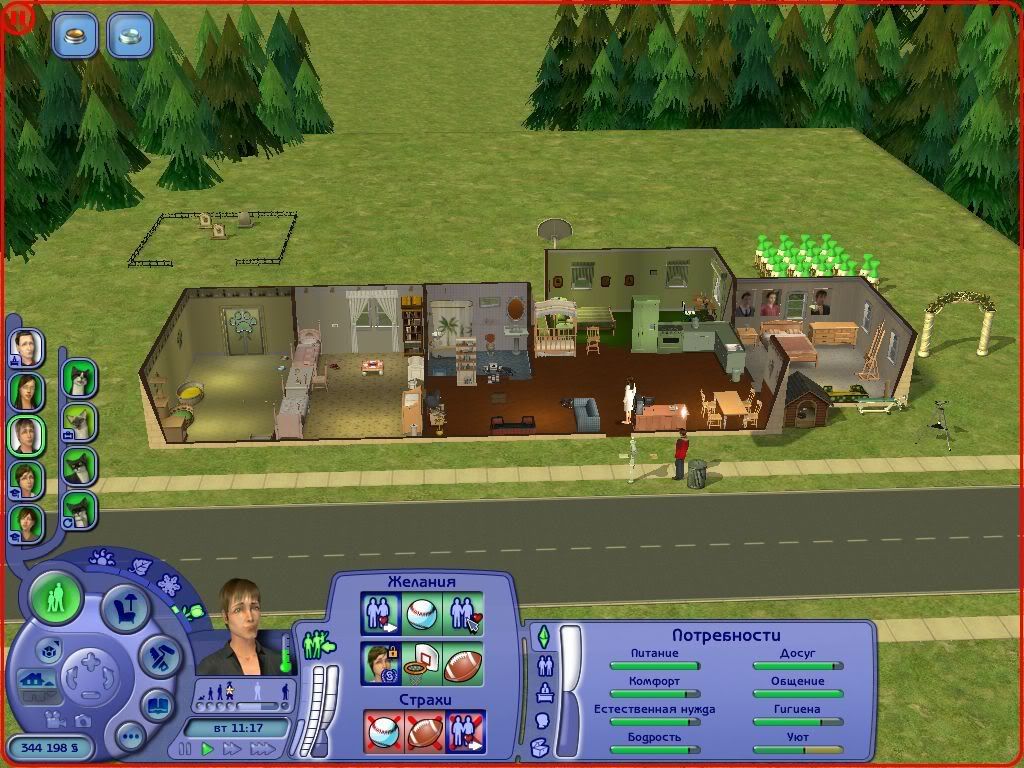Open Buy mode with the armchair icon
The width and height of the screenshot is (1024, 768).
click(127, 608)
